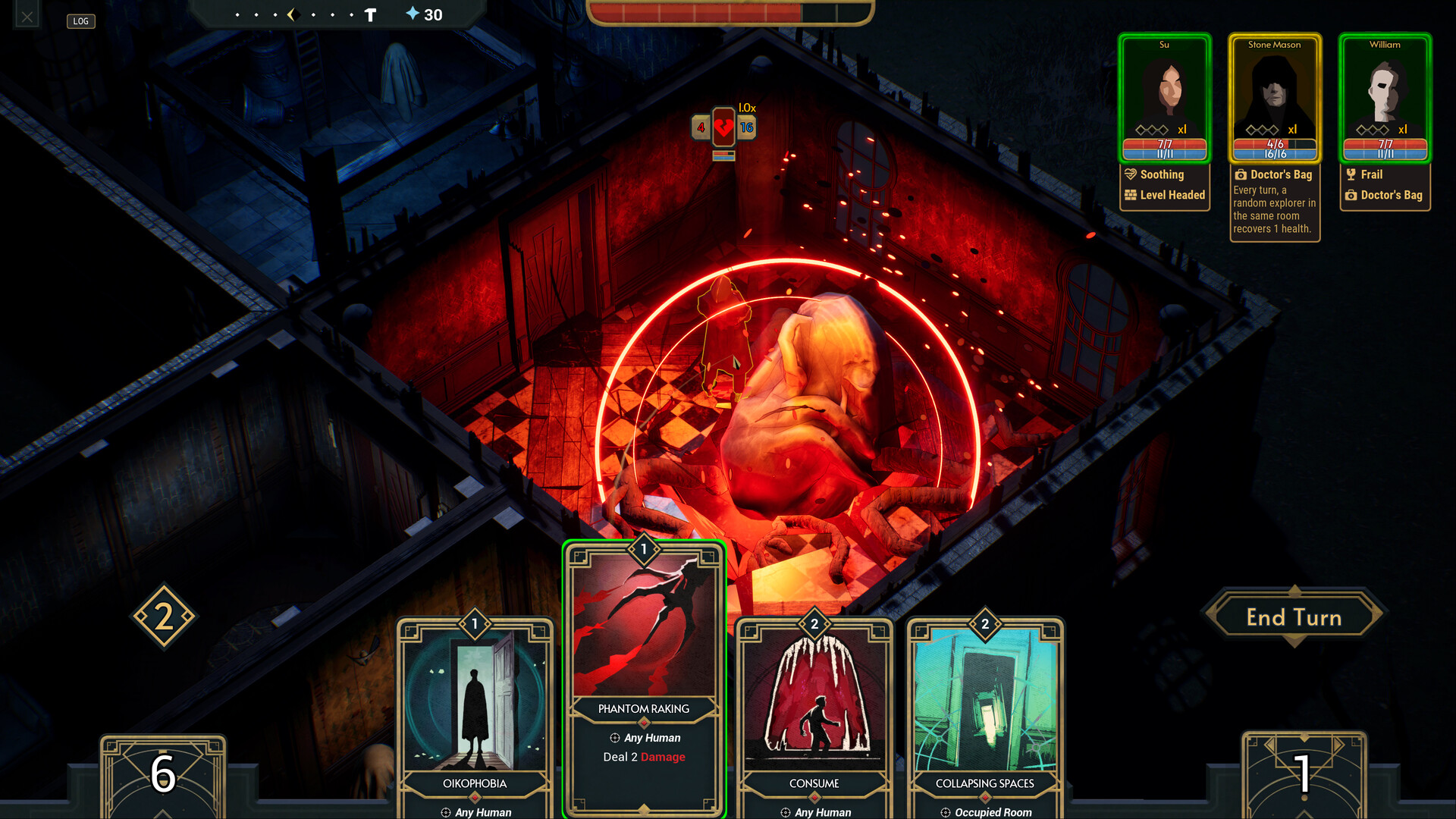Expand the diamond counter showing 2
The width and height of the screenshot is (1456, 819).
(163, 616)
